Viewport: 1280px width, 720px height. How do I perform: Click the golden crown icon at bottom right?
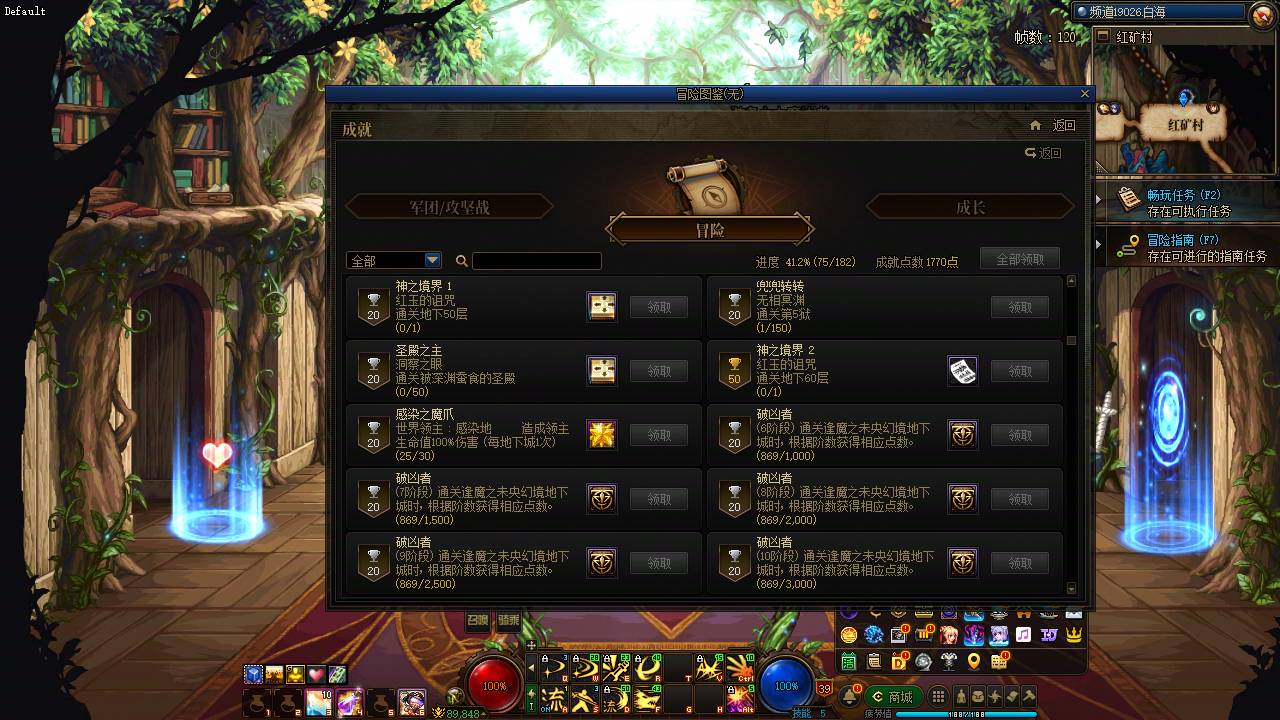pos(1074,633)
